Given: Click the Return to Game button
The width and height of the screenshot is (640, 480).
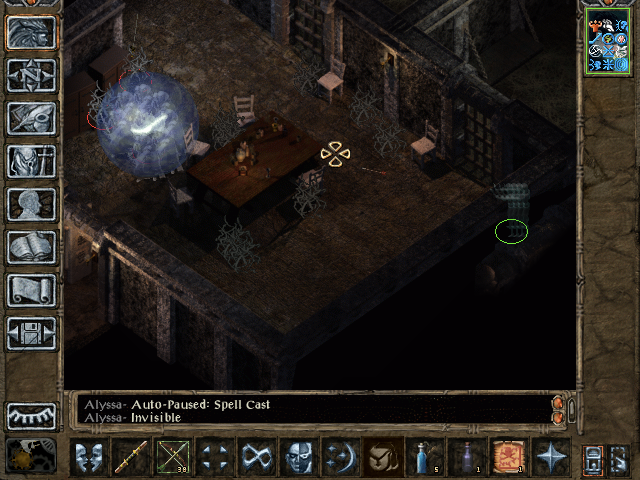Looking at the screenshot, I should click(31, 32).
